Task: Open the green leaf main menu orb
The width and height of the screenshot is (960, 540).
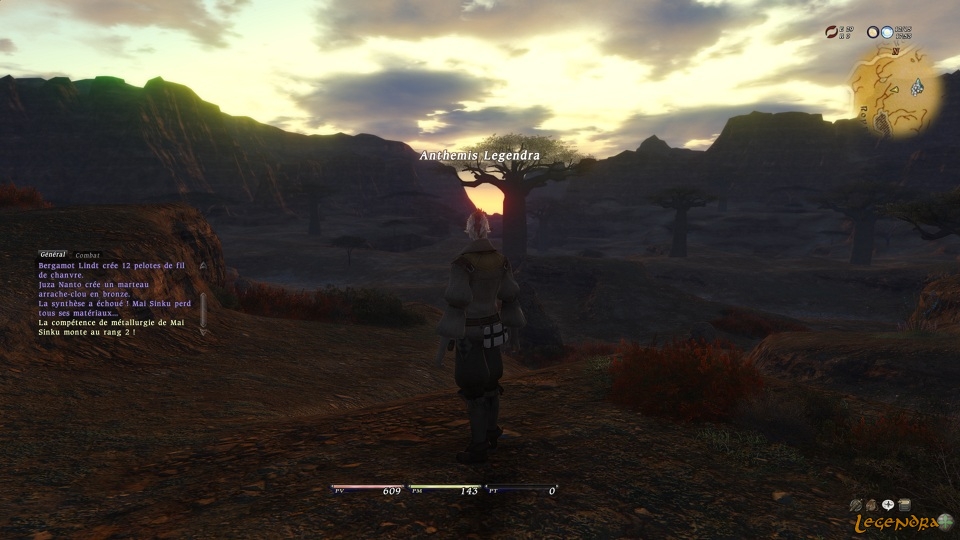Action: (x=943, y=520)
